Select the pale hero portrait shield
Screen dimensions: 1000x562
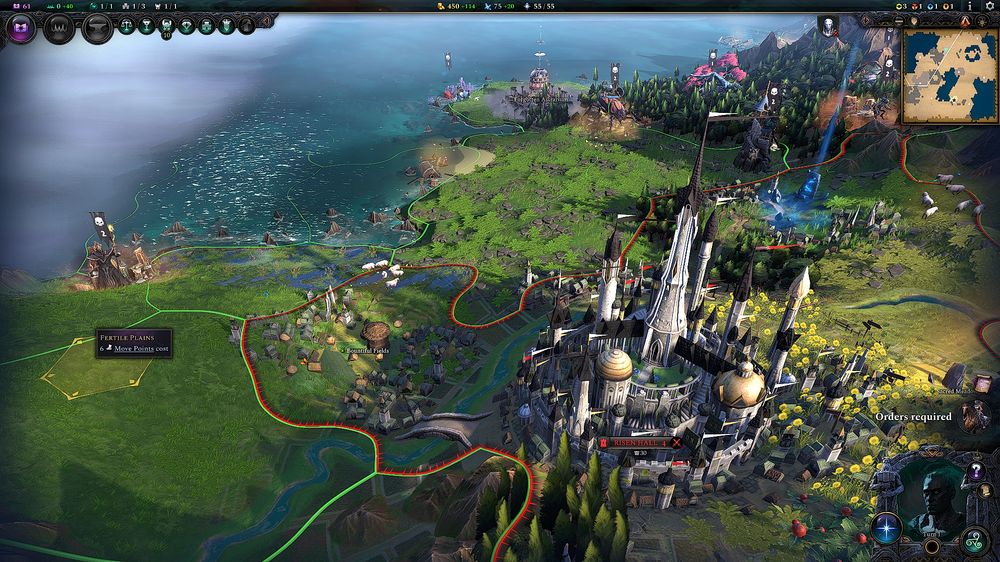[829, 26]
